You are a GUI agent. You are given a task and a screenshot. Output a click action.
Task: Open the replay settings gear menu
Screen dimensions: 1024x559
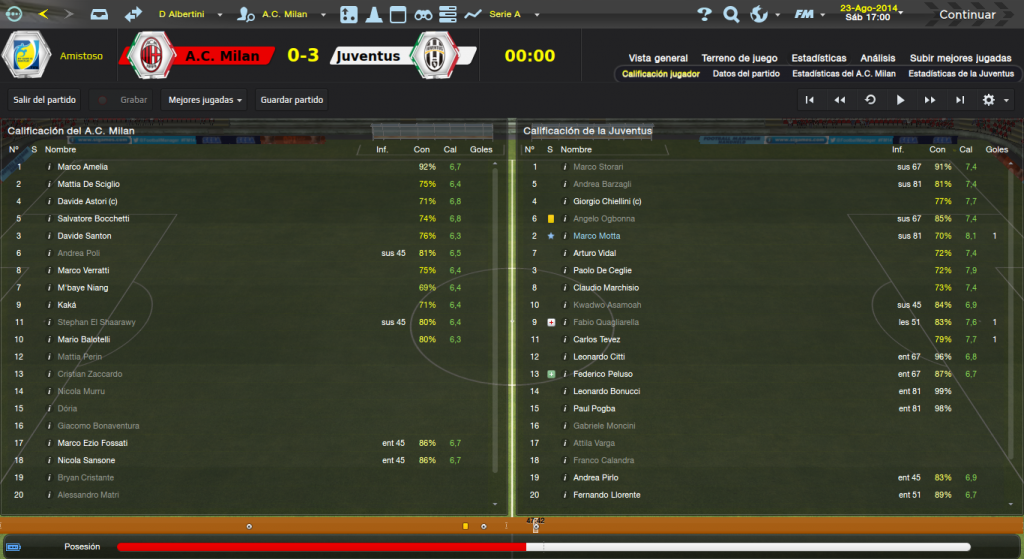[x=993, y=100]
